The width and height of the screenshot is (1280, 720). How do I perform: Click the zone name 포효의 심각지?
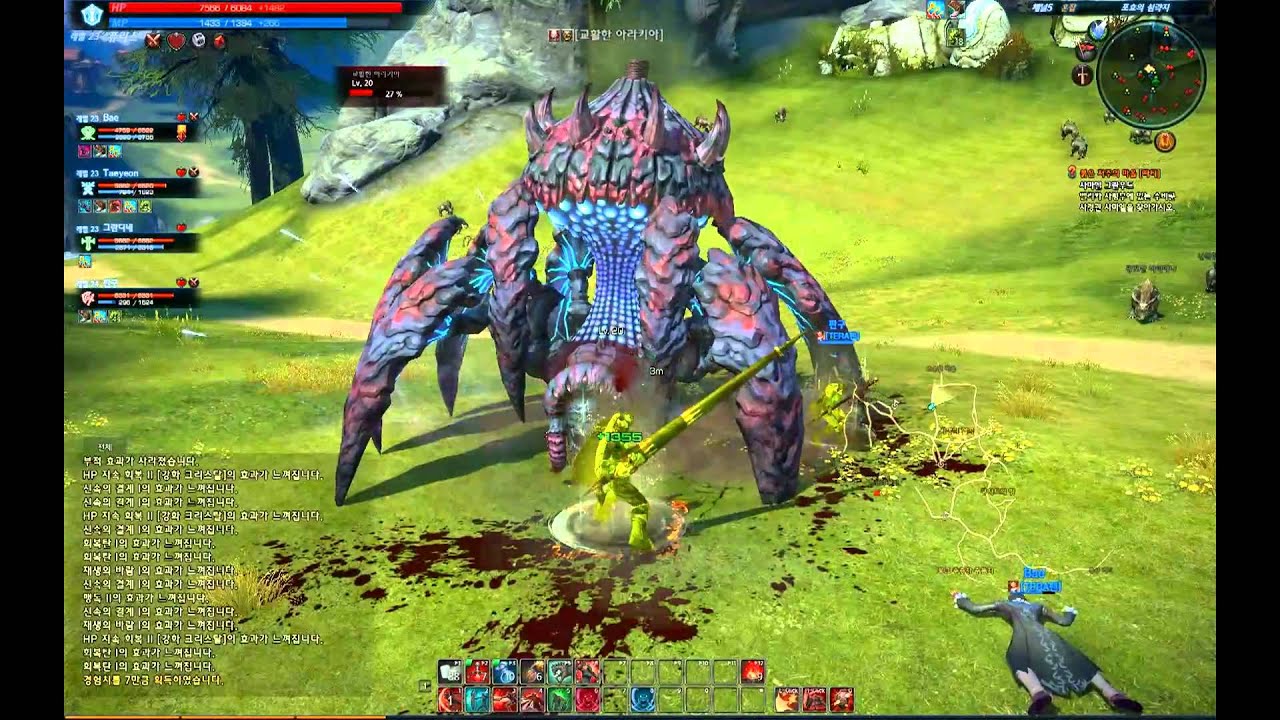tap(1146, 7)
